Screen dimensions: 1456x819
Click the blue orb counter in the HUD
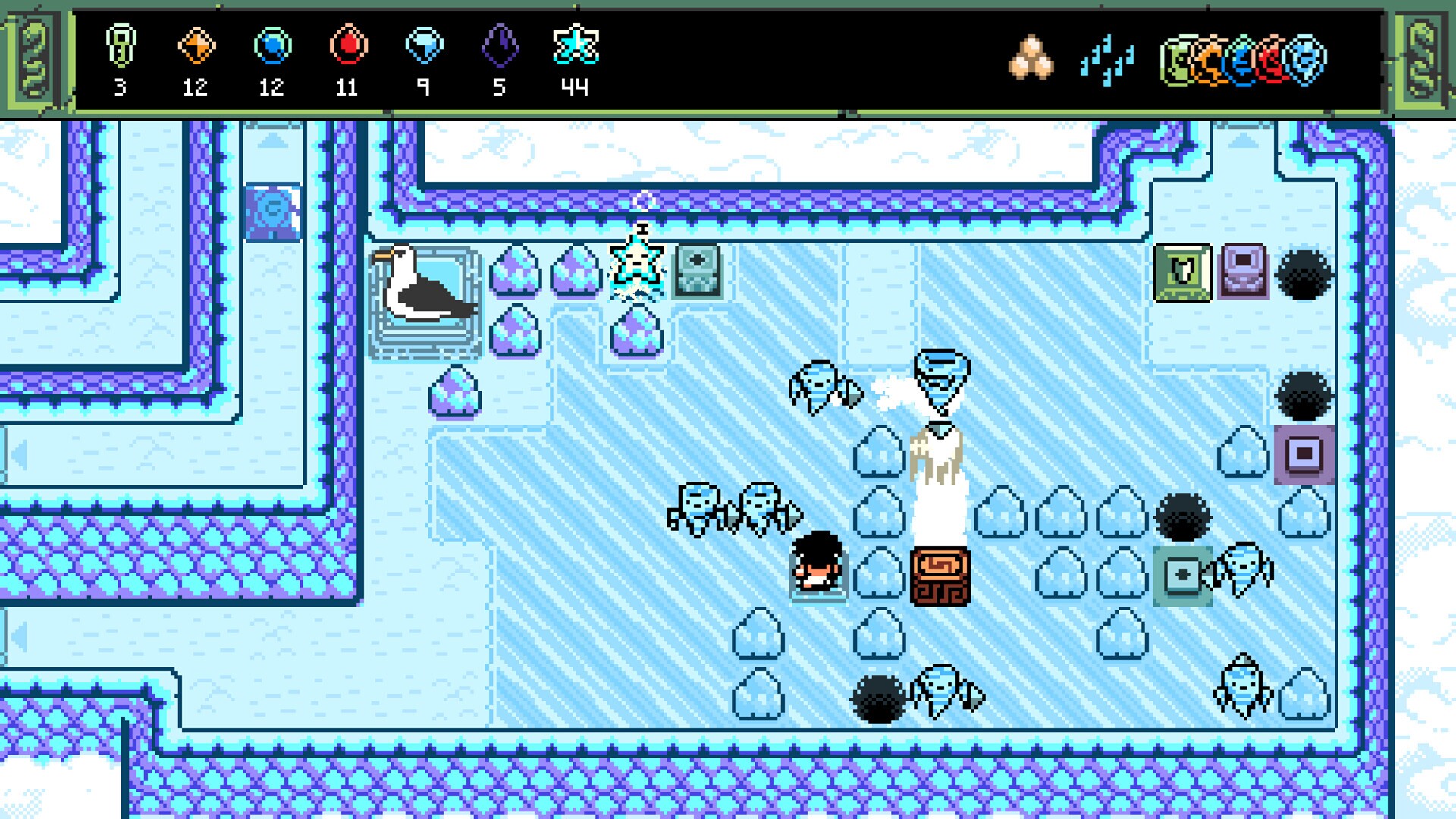(271, 45)
